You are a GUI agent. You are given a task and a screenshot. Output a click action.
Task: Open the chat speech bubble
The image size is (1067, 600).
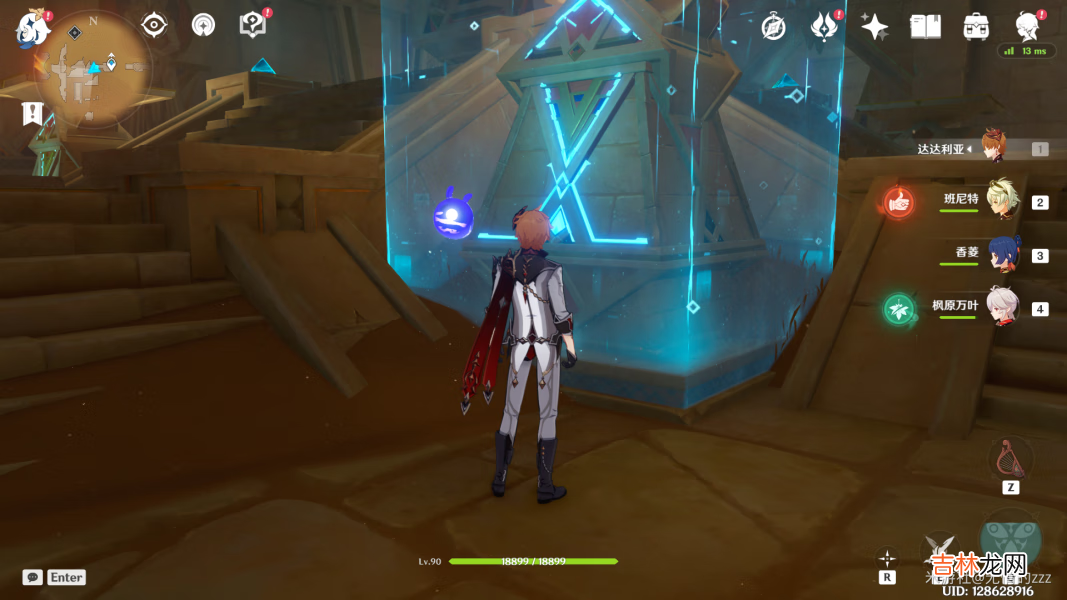(33, 577)
